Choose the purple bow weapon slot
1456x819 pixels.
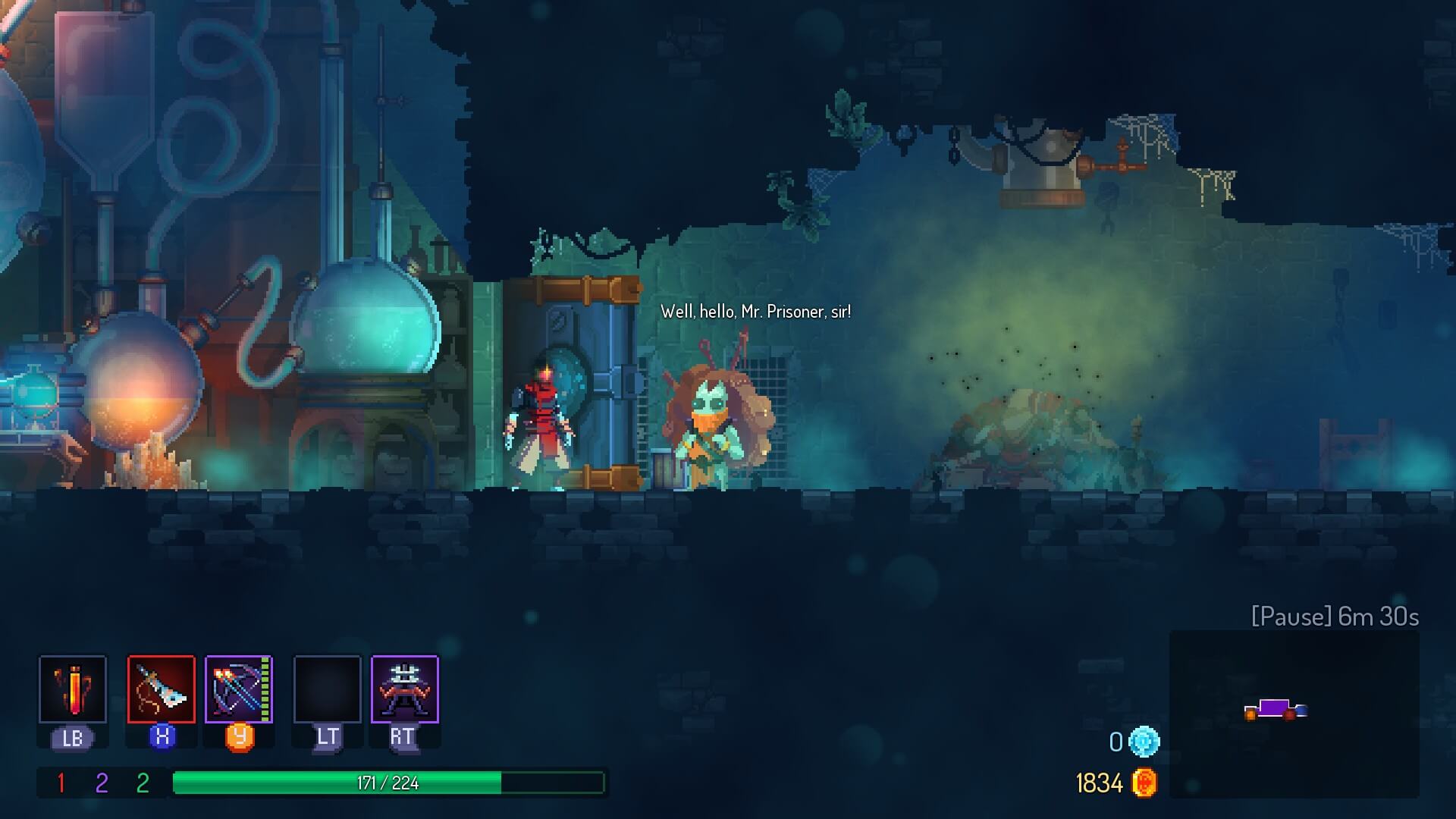239,689
